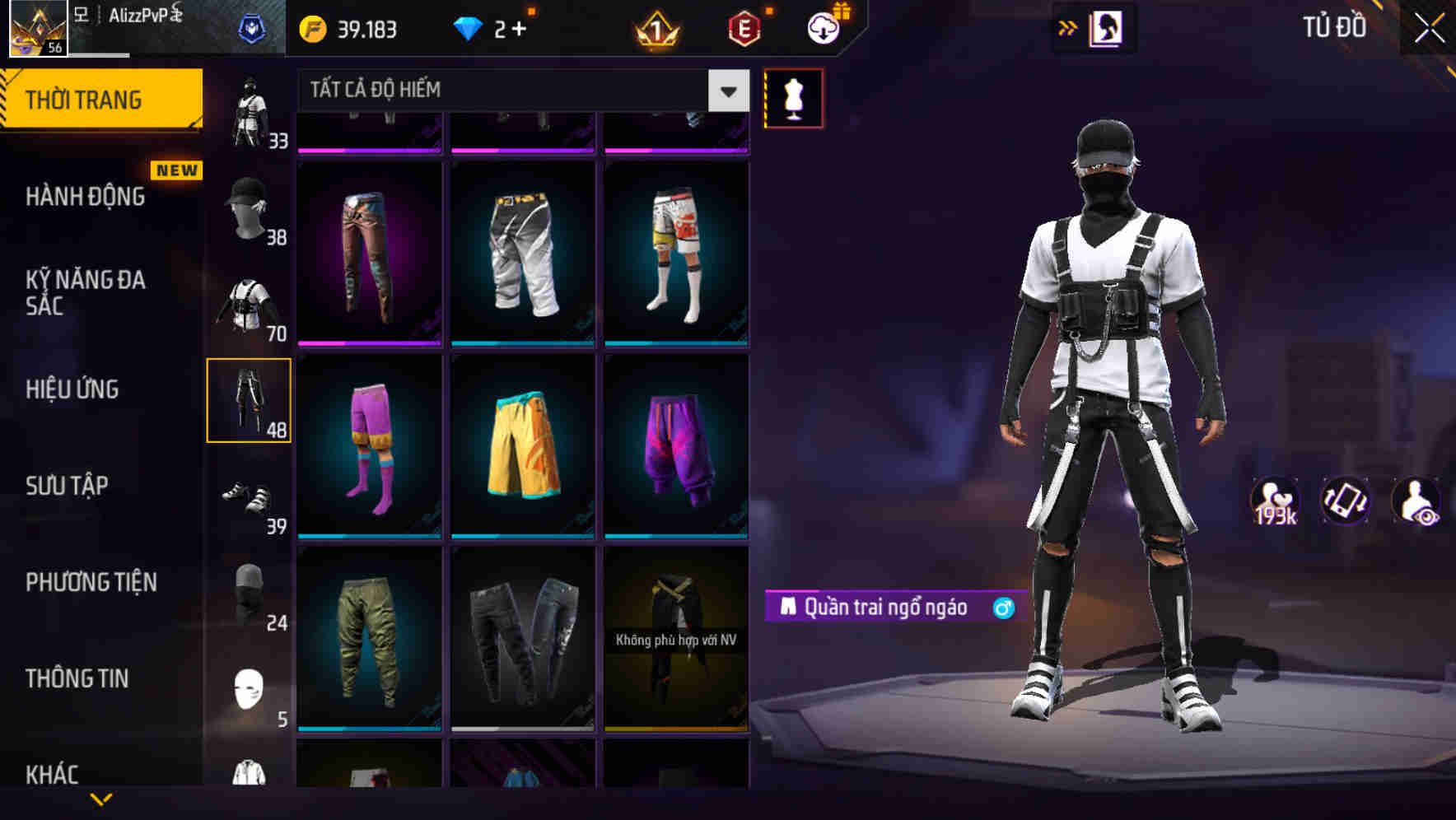Select the shoes category thumbnail numbered 39
Screen dimensions: 1456x820
pyautogui.click(x=249, y=494)
